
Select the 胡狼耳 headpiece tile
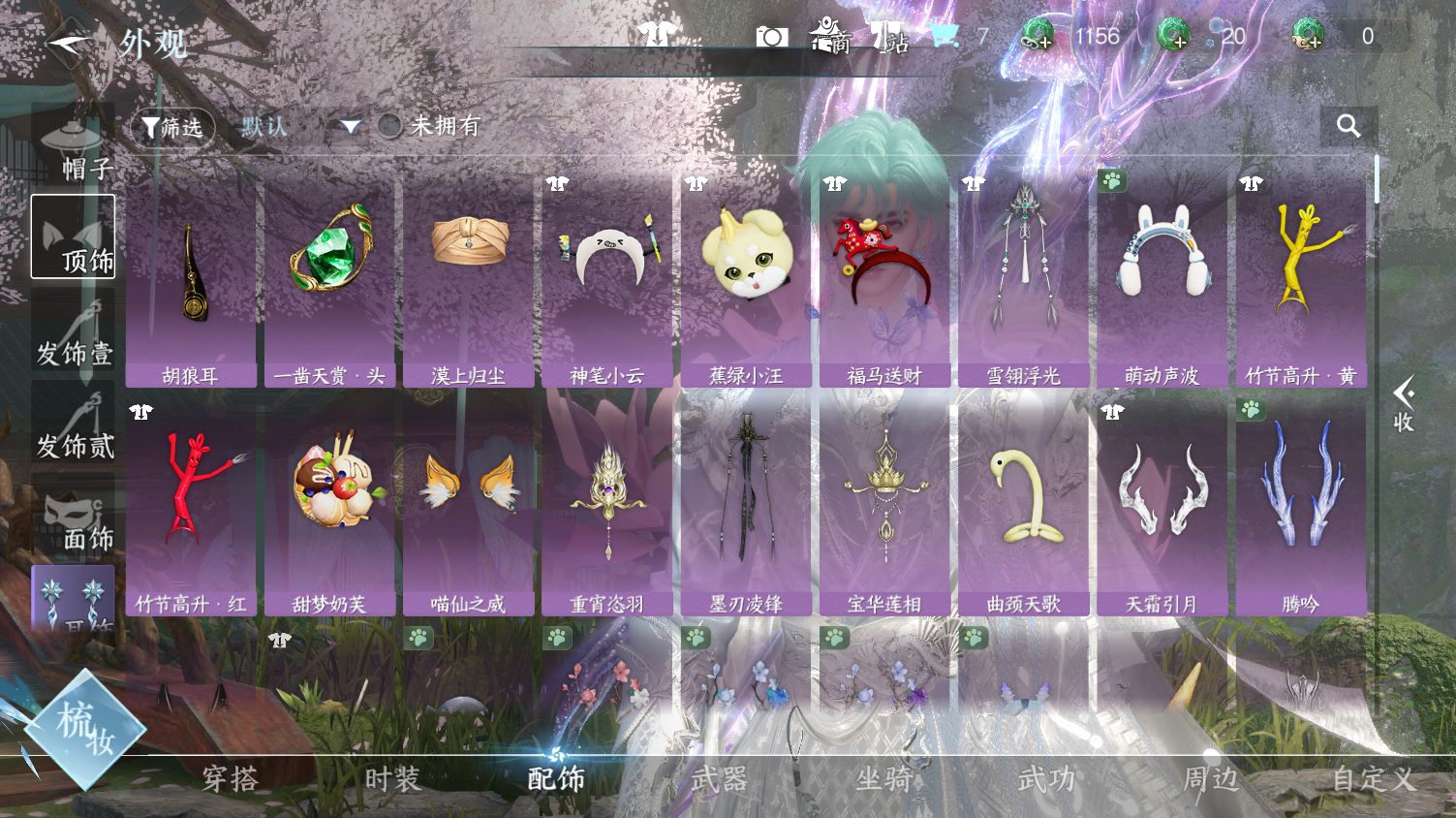pos(191,279)
